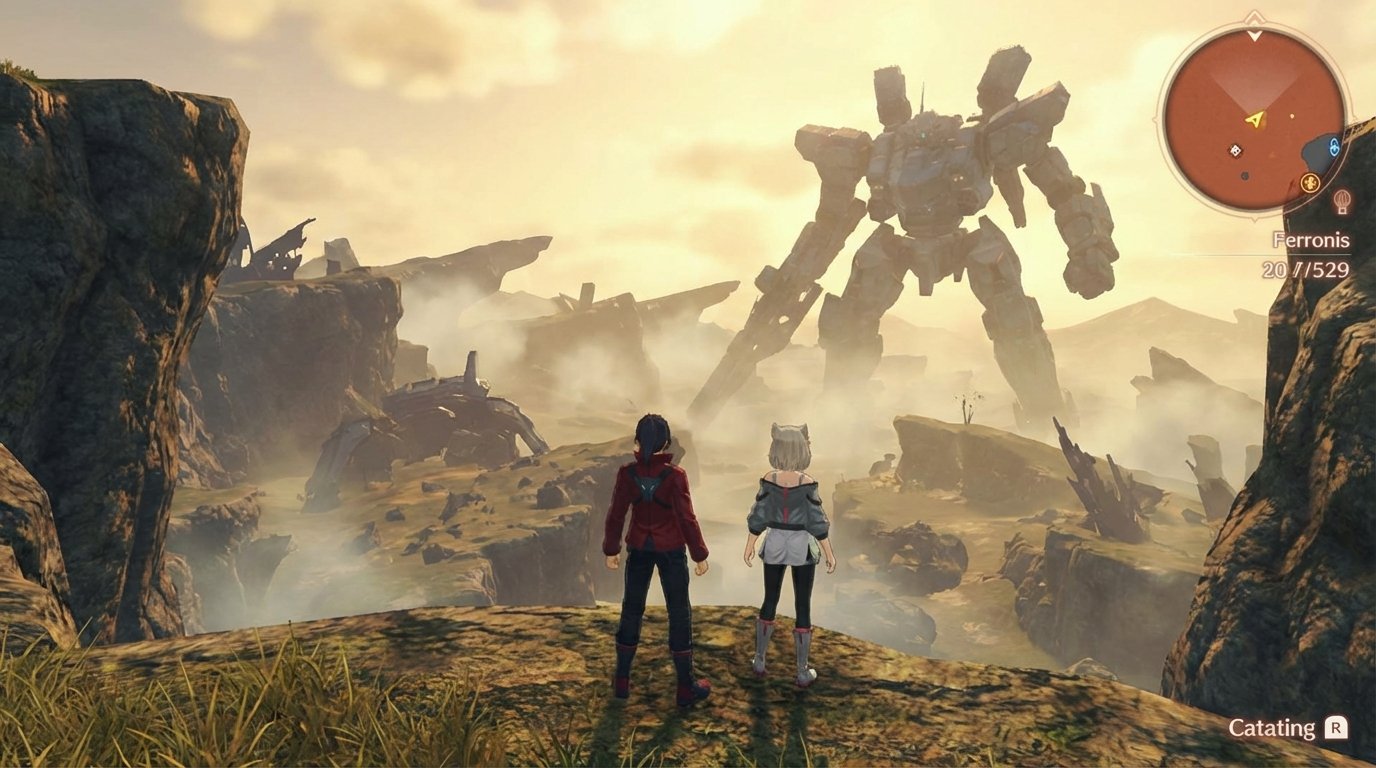Select the orange Nopon coin marker on minimap

1310,182
